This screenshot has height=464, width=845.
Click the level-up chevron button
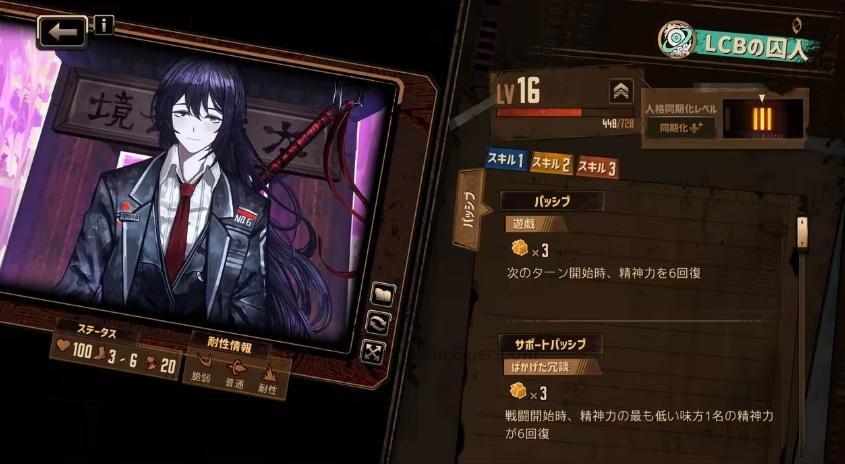click(621, 91)
